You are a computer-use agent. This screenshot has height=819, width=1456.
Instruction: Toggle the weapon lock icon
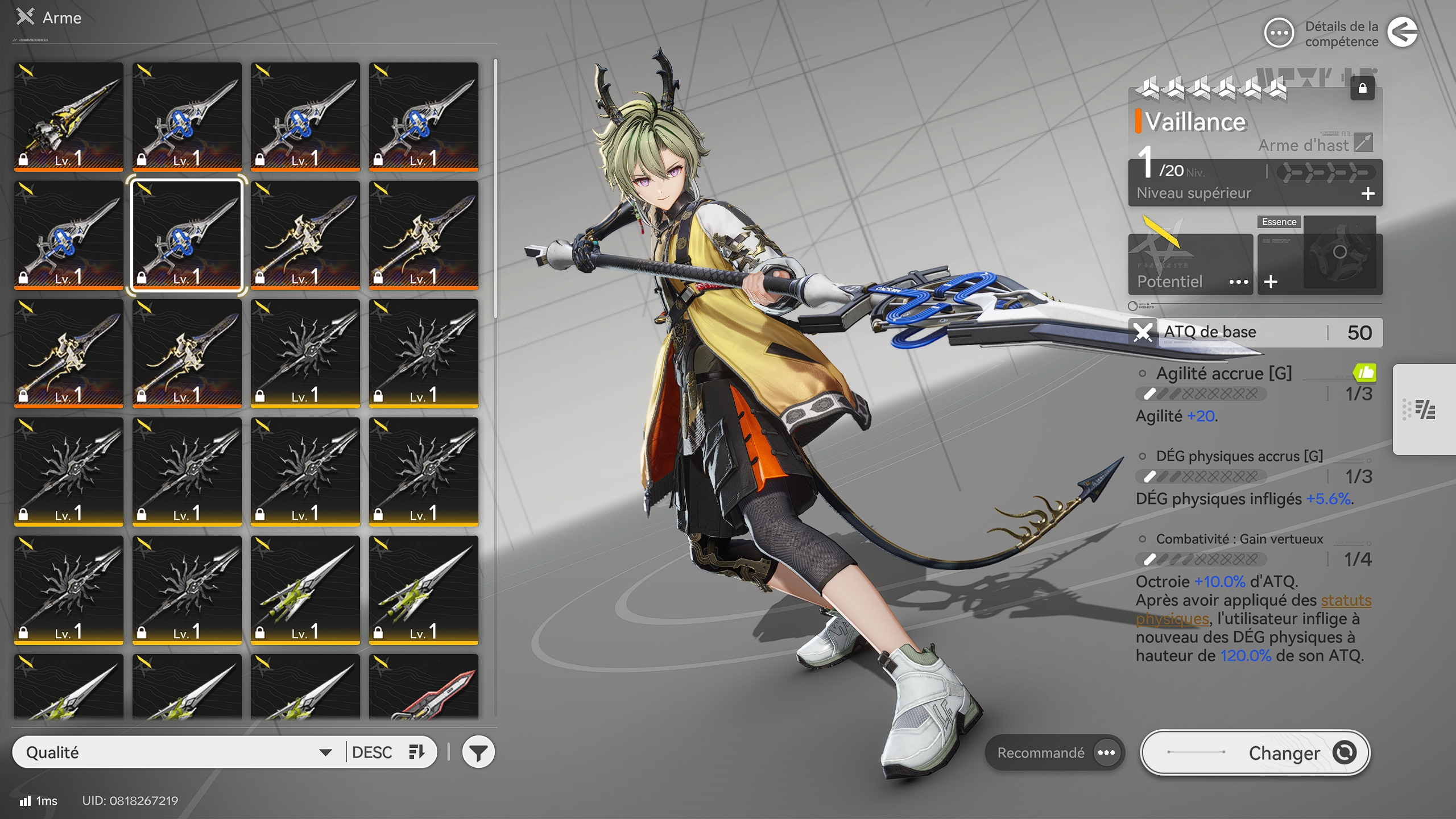tap(1362, 88)
